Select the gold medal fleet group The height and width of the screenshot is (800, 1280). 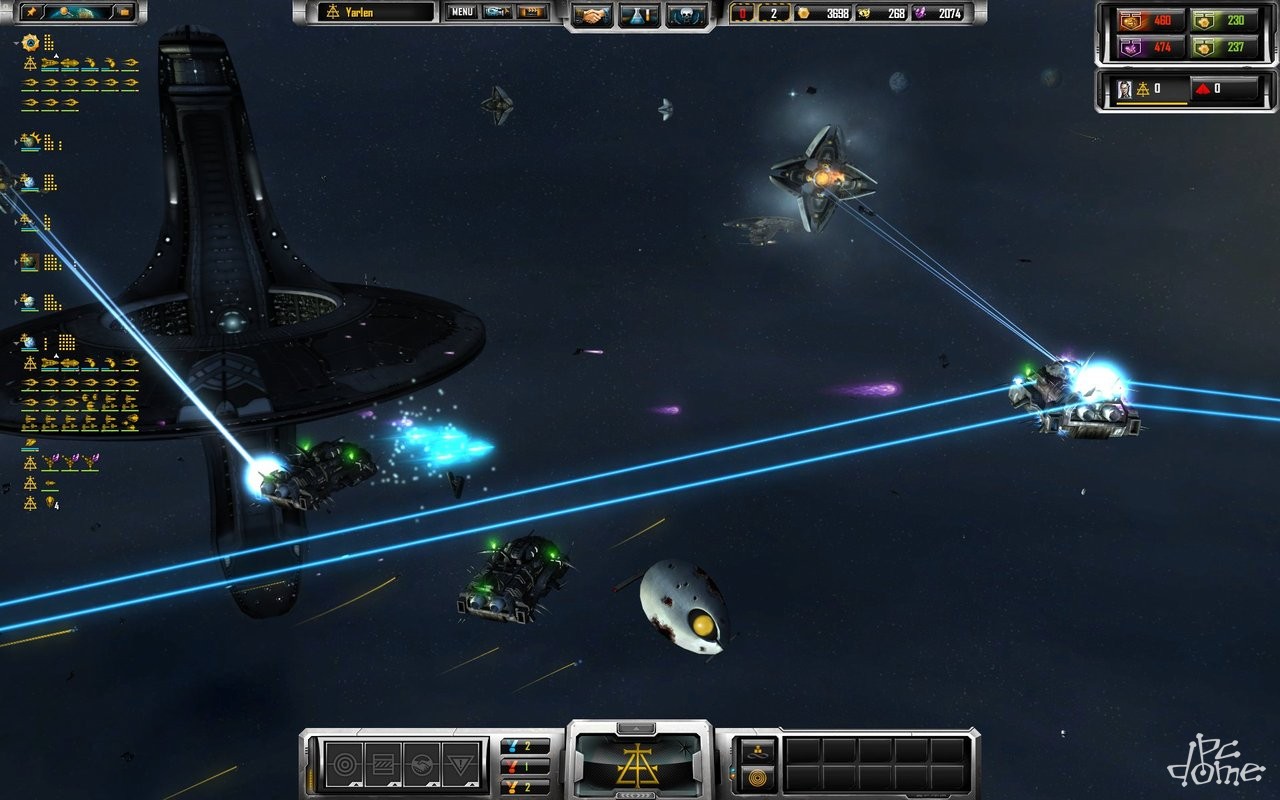525,787
